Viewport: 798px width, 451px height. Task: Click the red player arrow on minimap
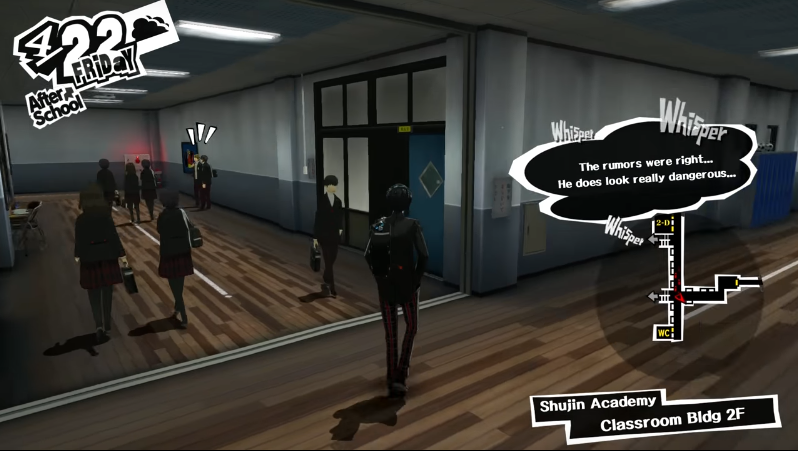[x=678, y=294]
